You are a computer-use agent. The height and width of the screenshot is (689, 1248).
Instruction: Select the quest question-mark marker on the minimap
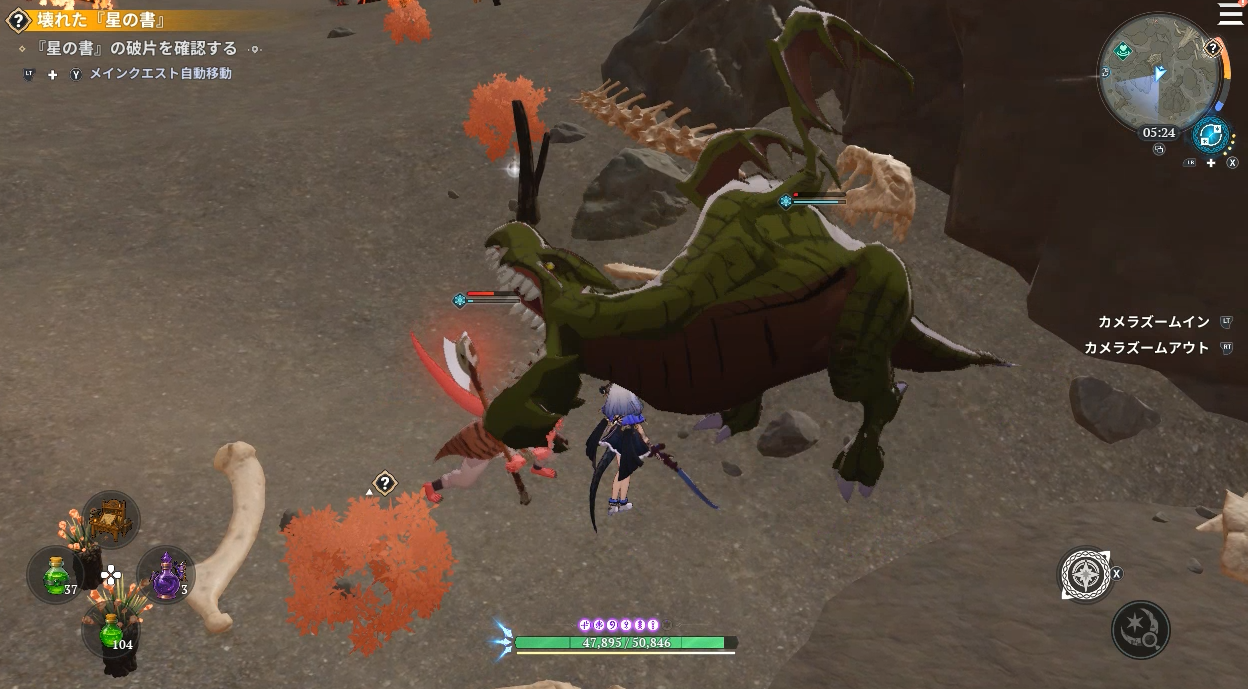pyautogui.click(x=1212, y=48)
